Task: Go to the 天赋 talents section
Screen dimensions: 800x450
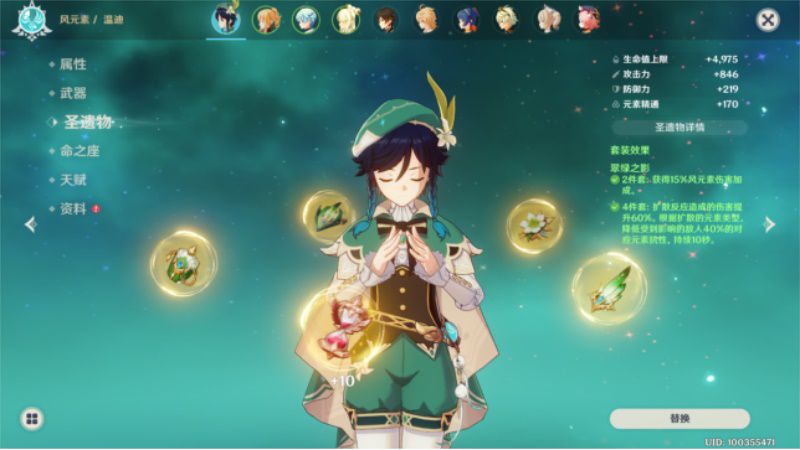Action: pyautogui.click(x=73, y=180)
